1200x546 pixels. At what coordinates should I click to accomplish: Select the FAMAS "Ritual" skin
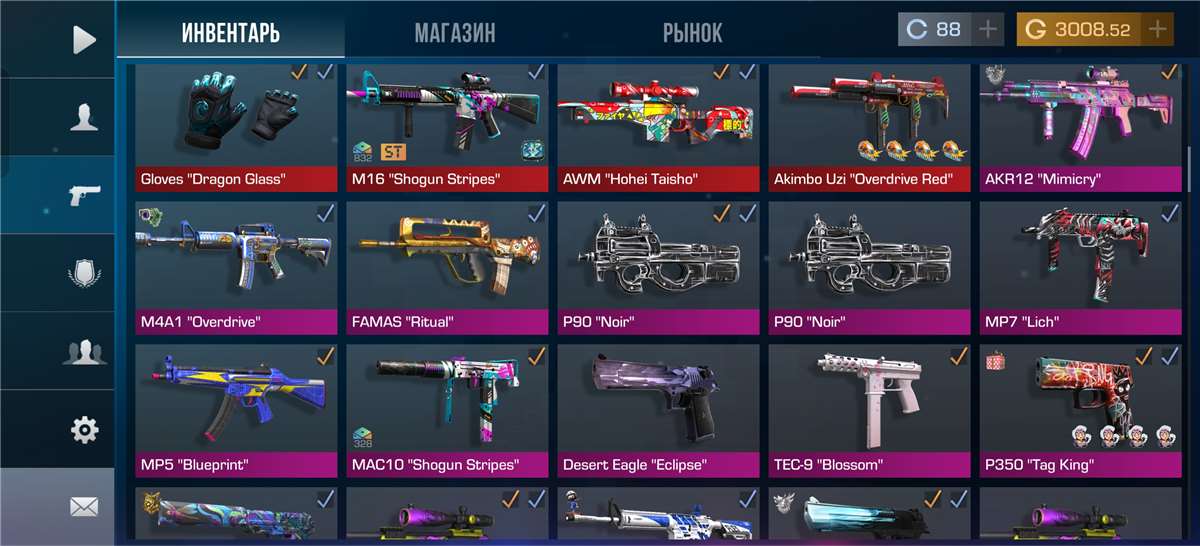(x=450, y=266)
